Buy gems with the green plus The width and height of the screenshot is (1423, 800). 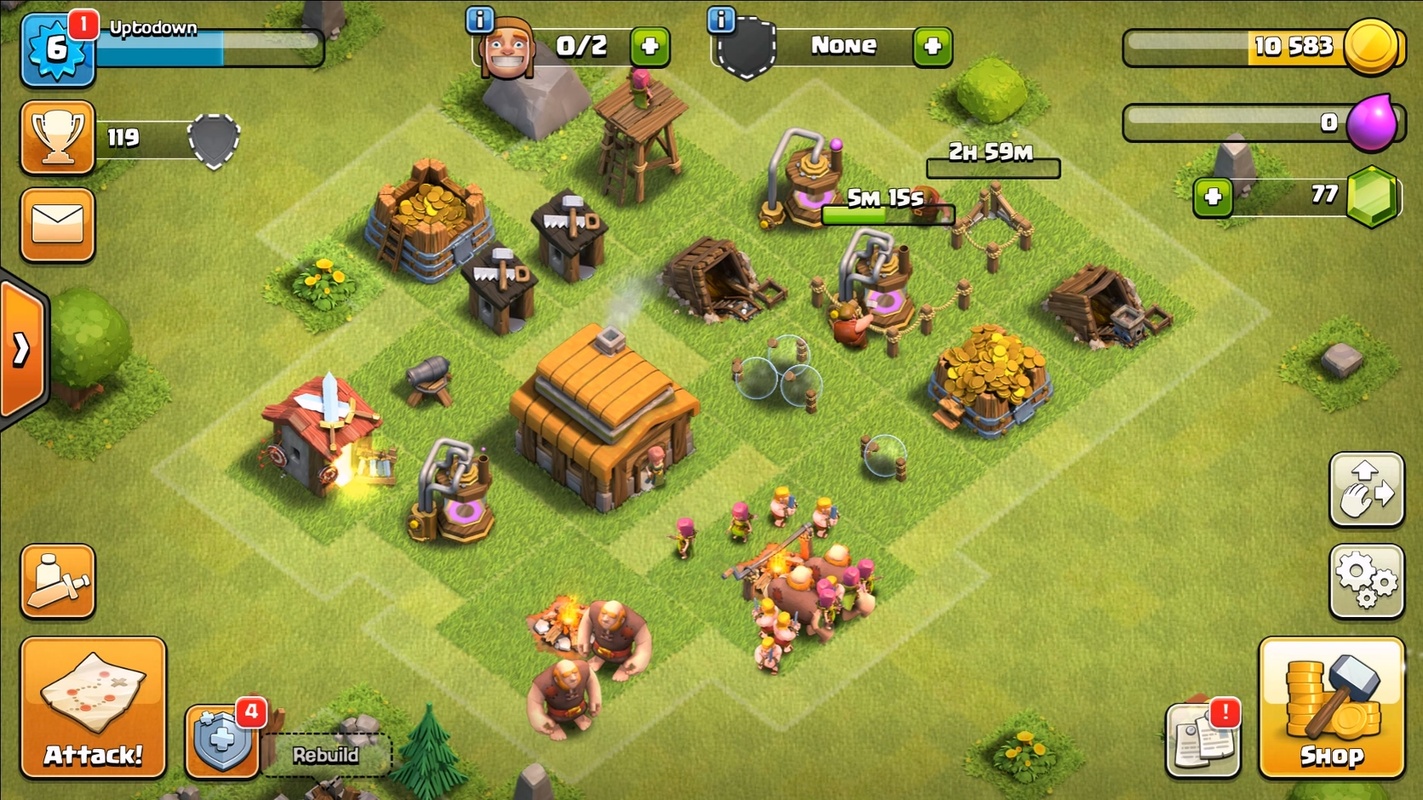(x=1212, y=196)
